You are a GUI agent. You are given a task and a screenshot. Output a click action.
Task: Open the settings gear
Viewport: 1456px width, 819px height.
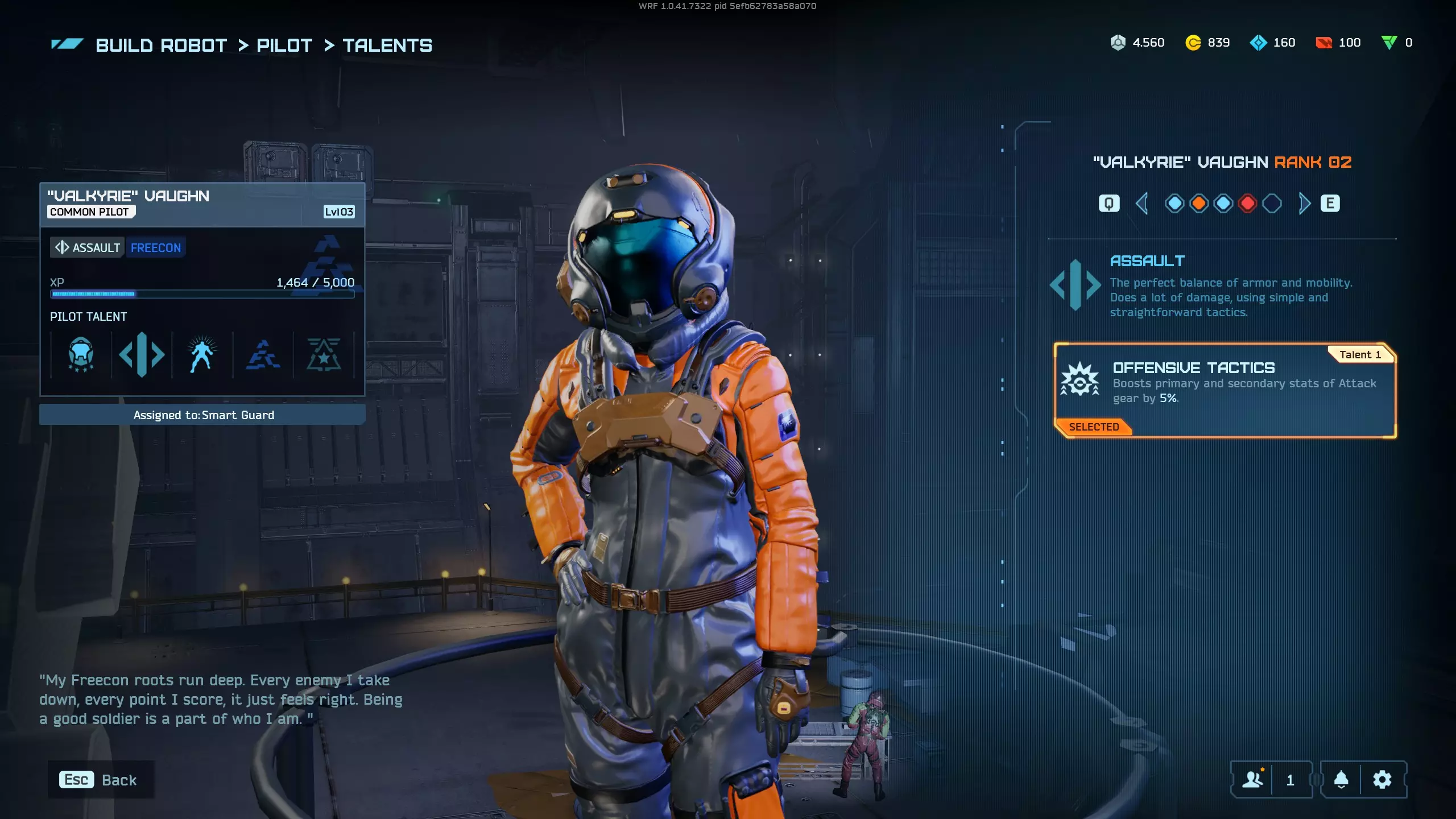(x=1382, y=780)
